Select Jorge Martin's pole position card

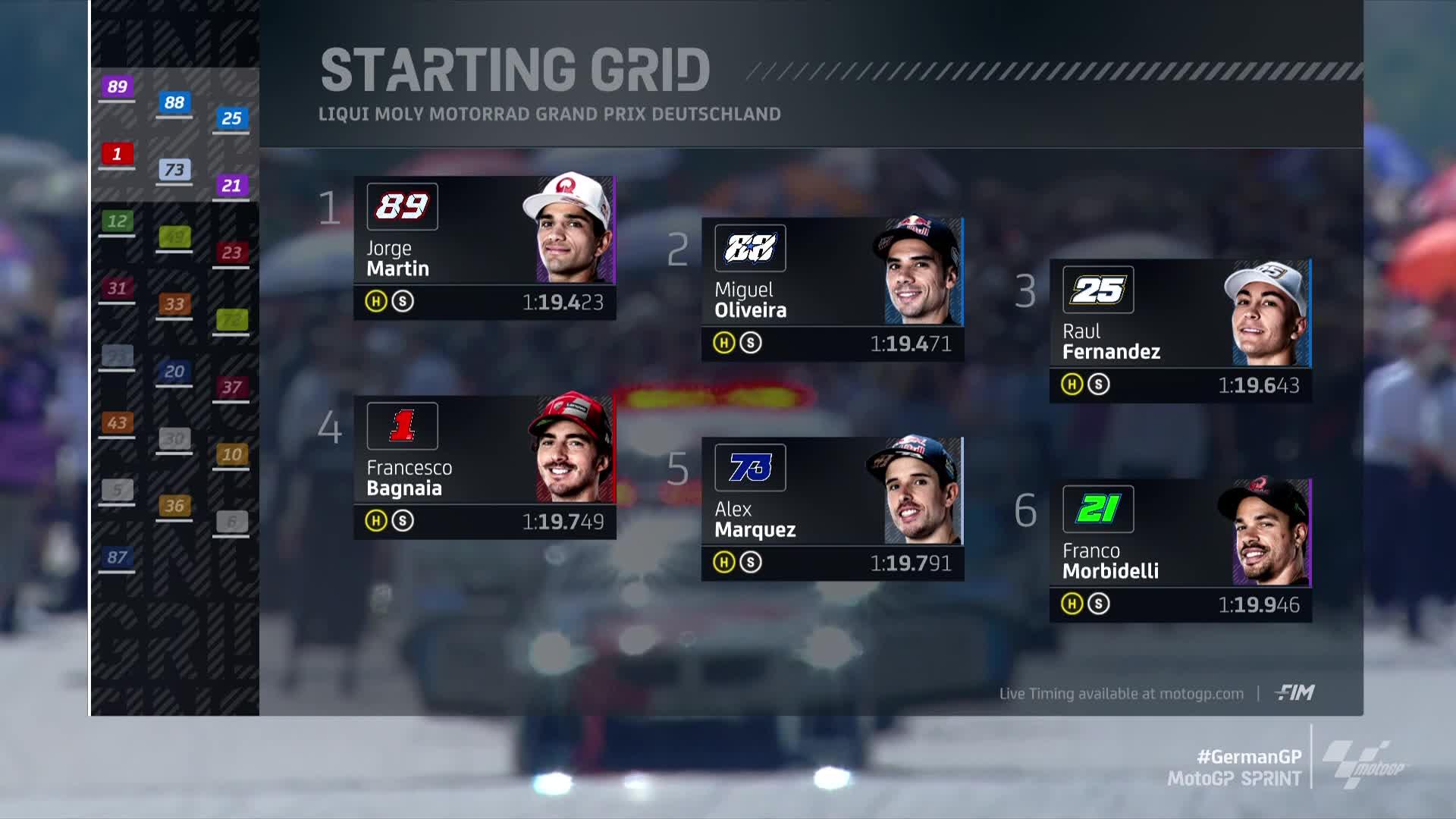[x=484, y=247]
